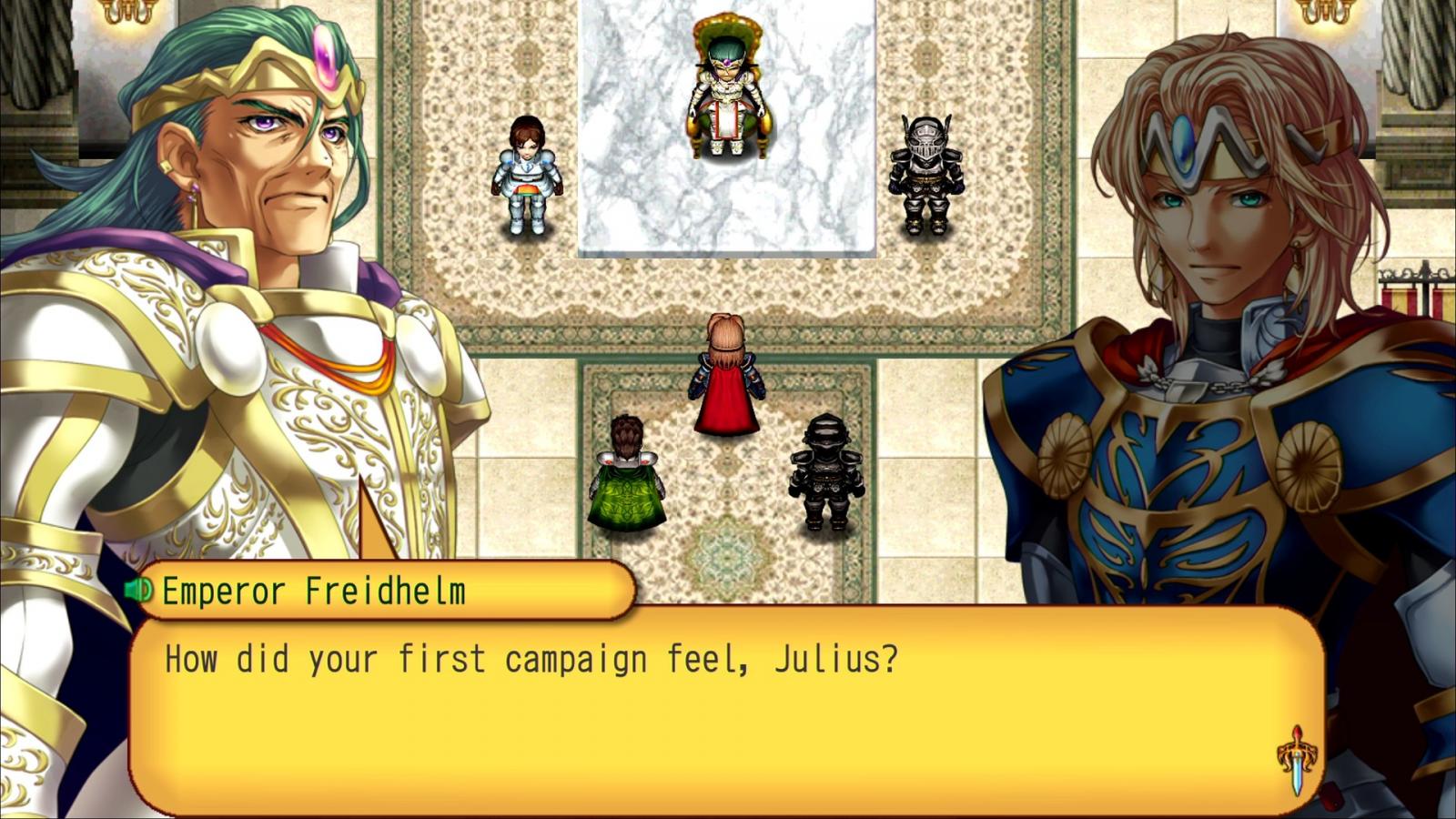Click the green speaker voice icon
Screen dimensions: 1456x819
[x=139, y=591]
